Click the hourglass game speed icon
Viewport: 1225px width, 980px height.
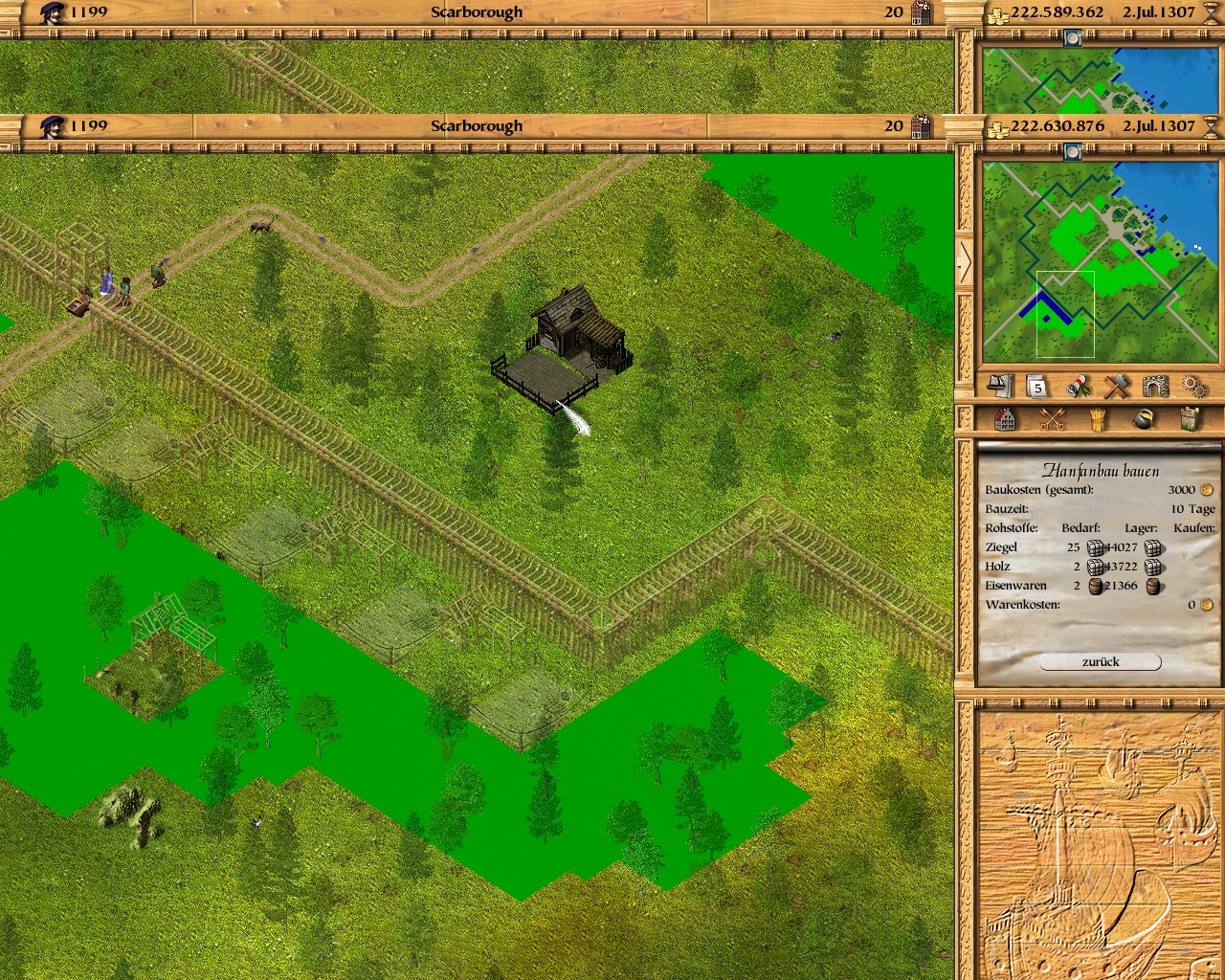(x=1211, y=126)
